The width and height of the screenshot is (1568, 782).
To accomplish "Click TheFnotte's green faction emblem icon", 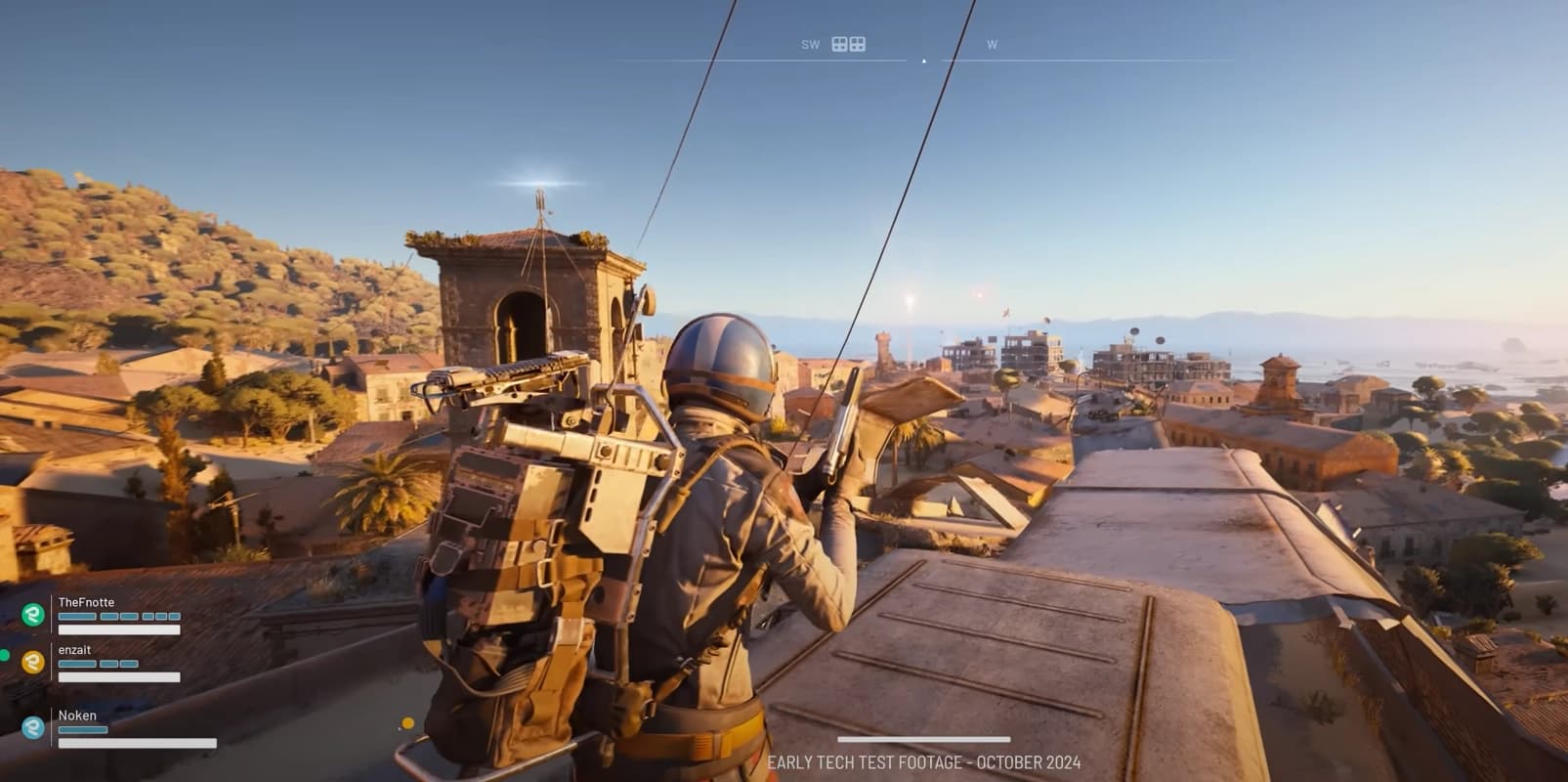I will click(x=33, y=614).
